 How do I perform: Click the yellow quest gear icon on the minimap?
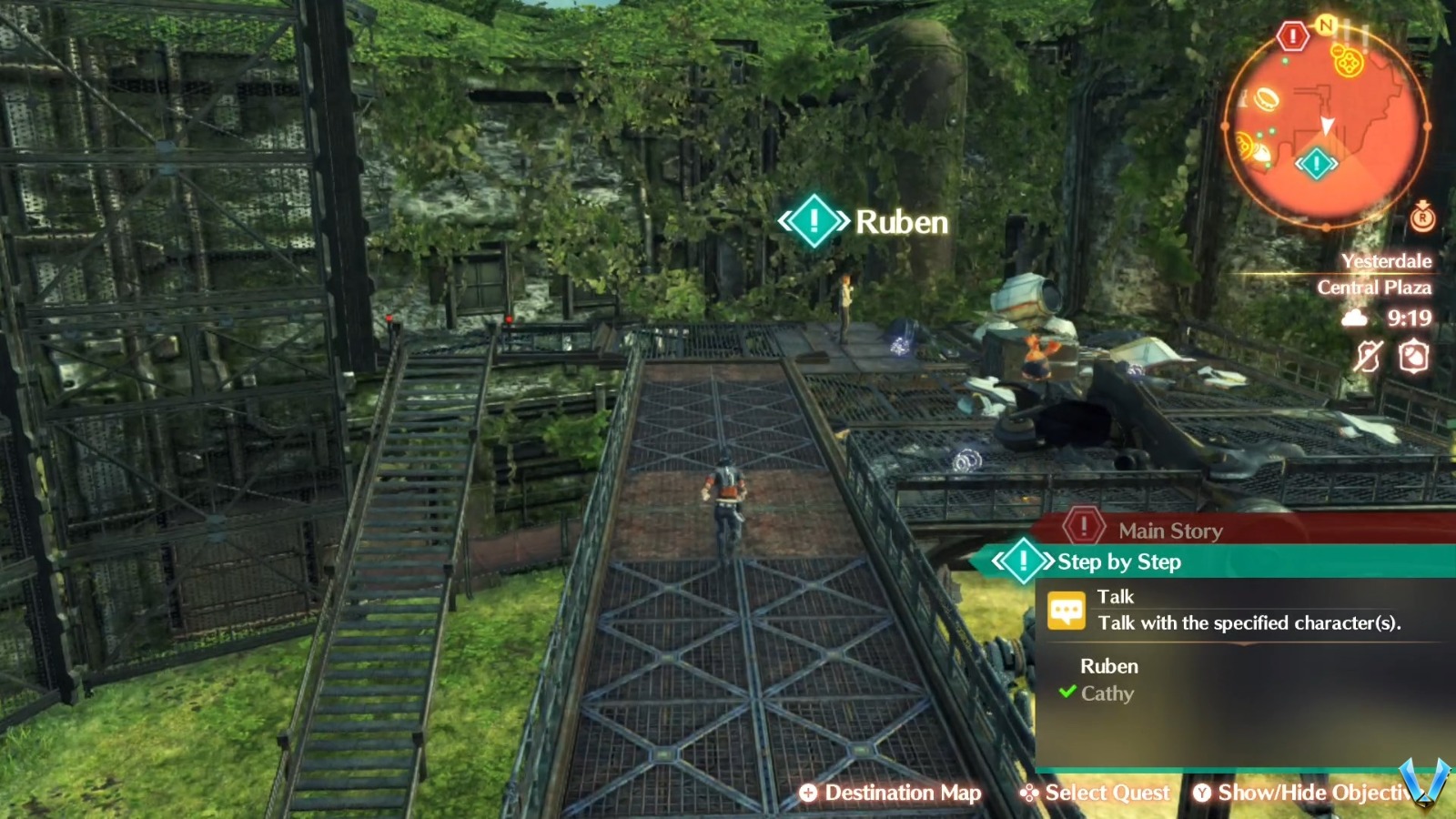(1348, 63)
